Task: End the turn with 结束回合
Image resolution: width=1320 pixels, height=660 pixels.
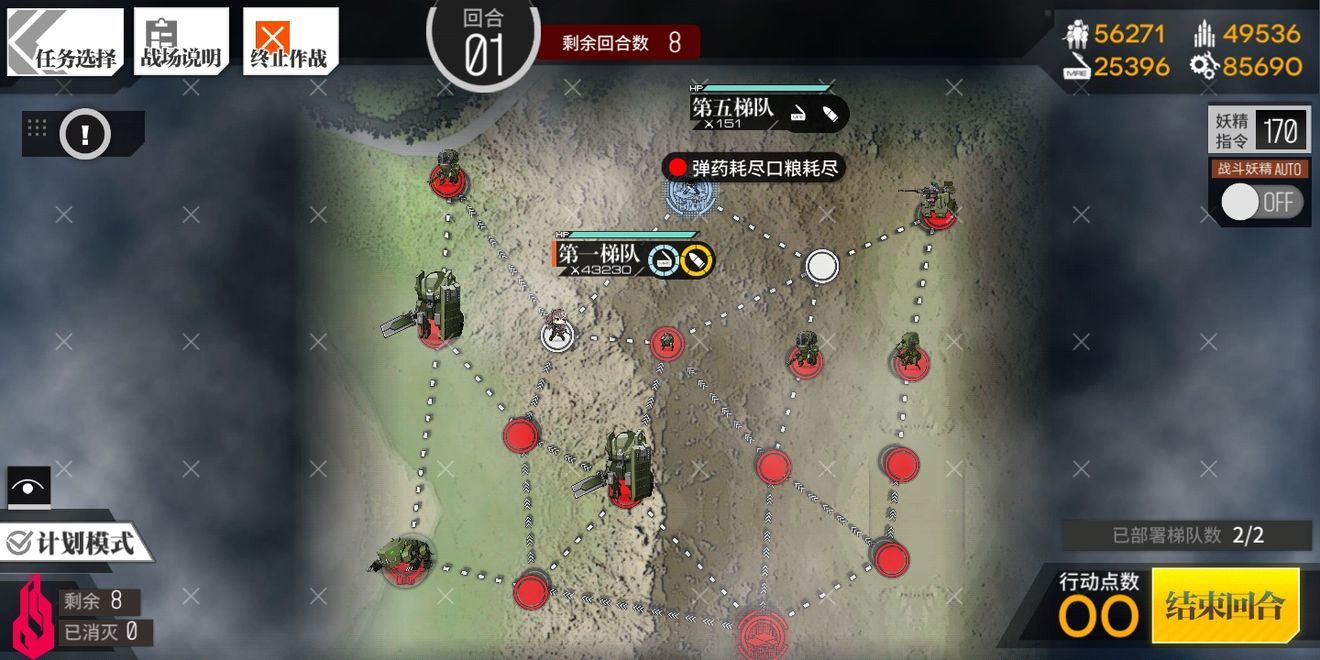Action: click(1225, 605)
